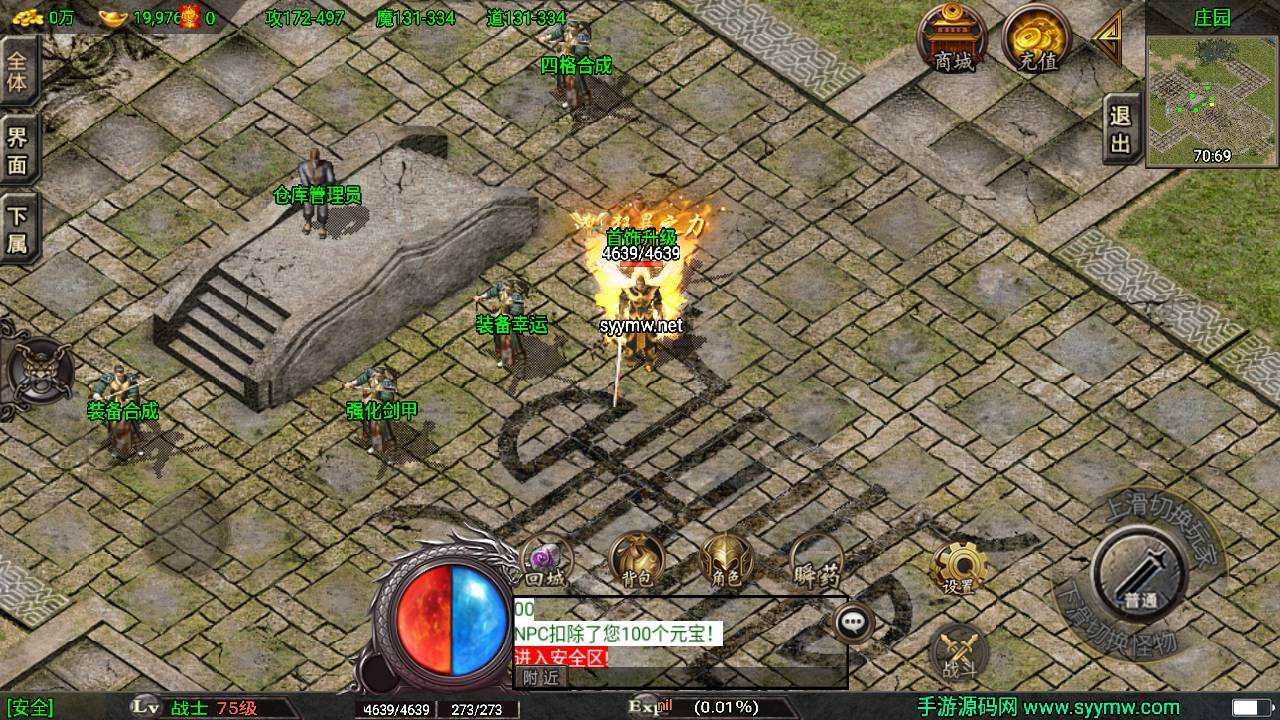Open the 商城 shop
1280x720 pixels.
coord(953,38)
